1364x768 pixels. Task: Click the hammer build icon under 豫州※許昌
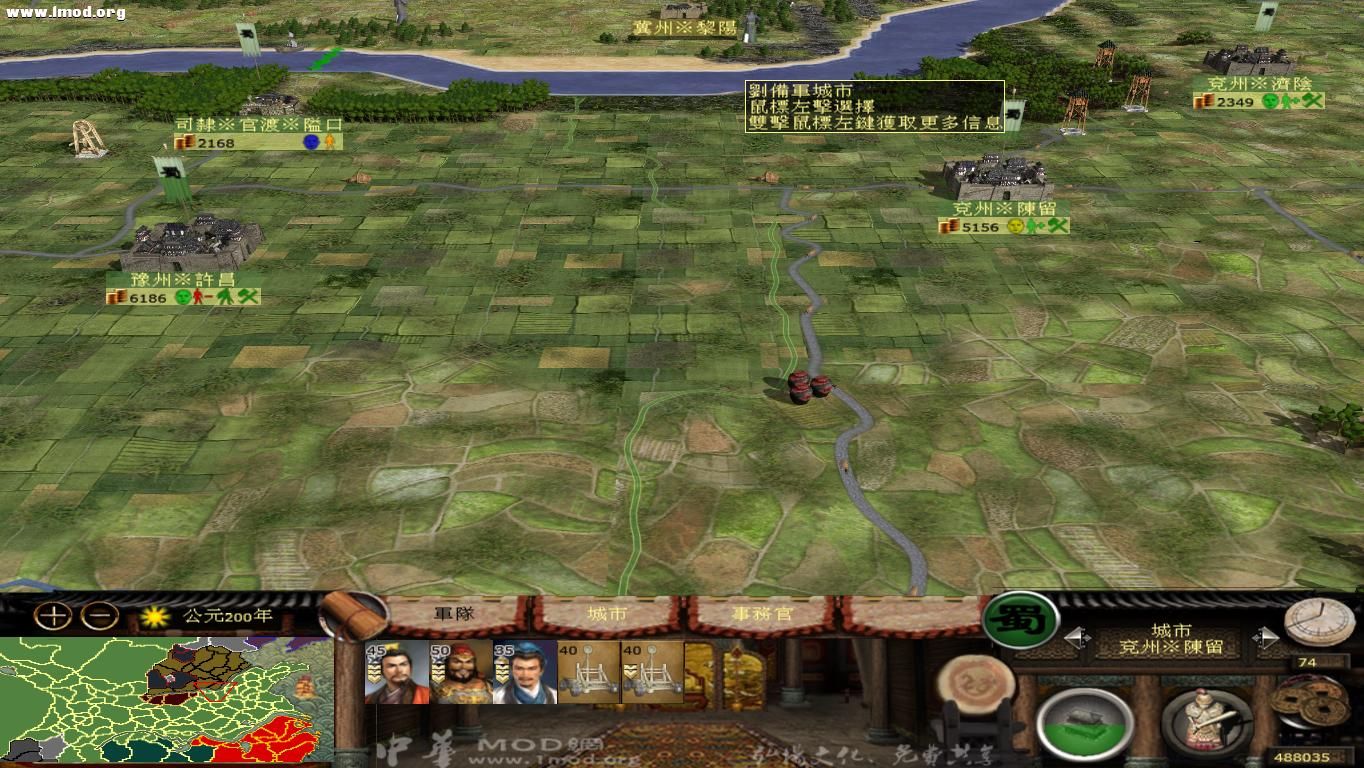pyautogui.click(x=247, y=297)
